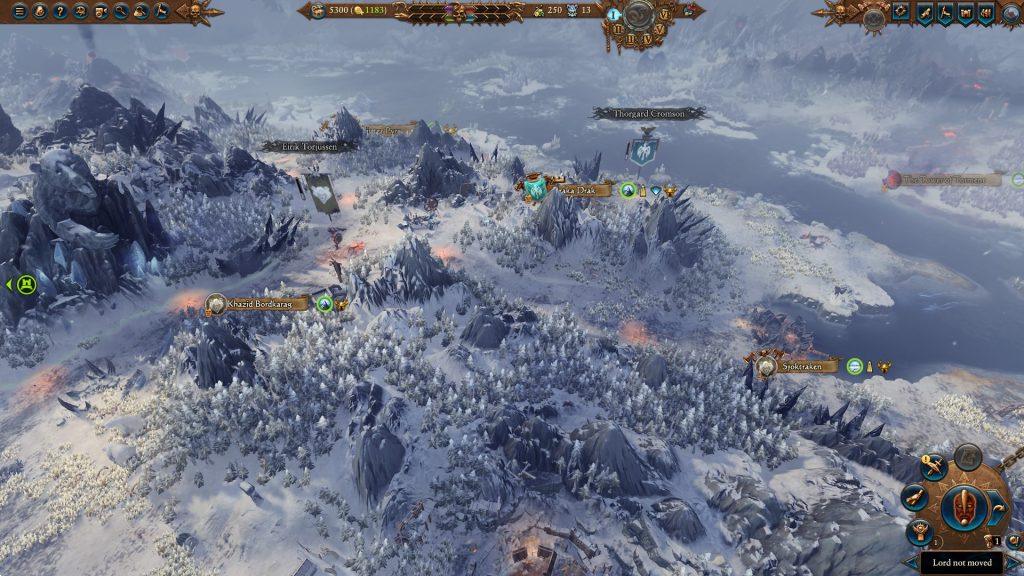Open the treasury gold chest icon
The height and width of the screenshot is (576, 1024).
click(x=318, y=11)
